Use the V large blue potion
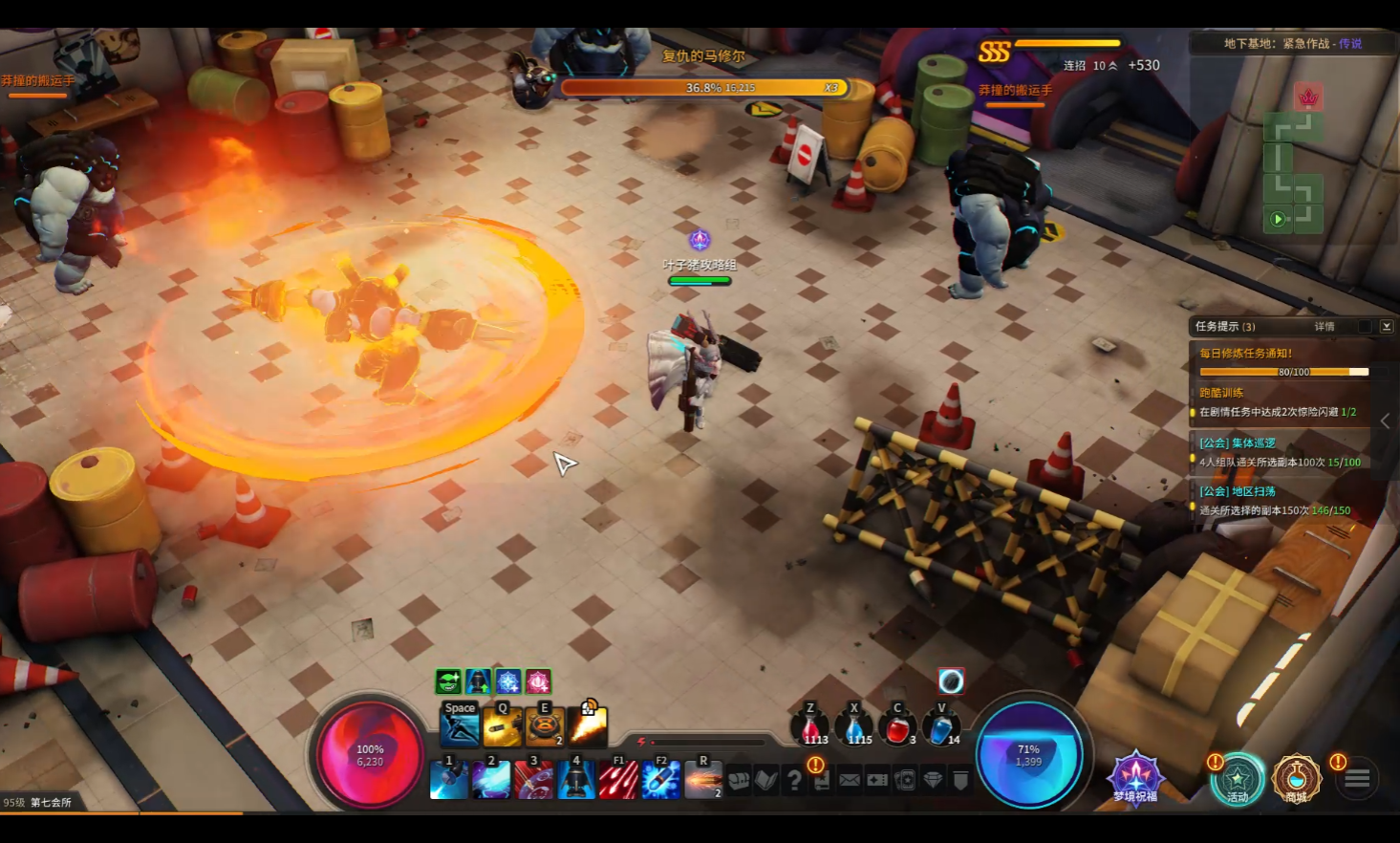The image size is (1400, 843). pyautogui.click(x=941, y=728)
